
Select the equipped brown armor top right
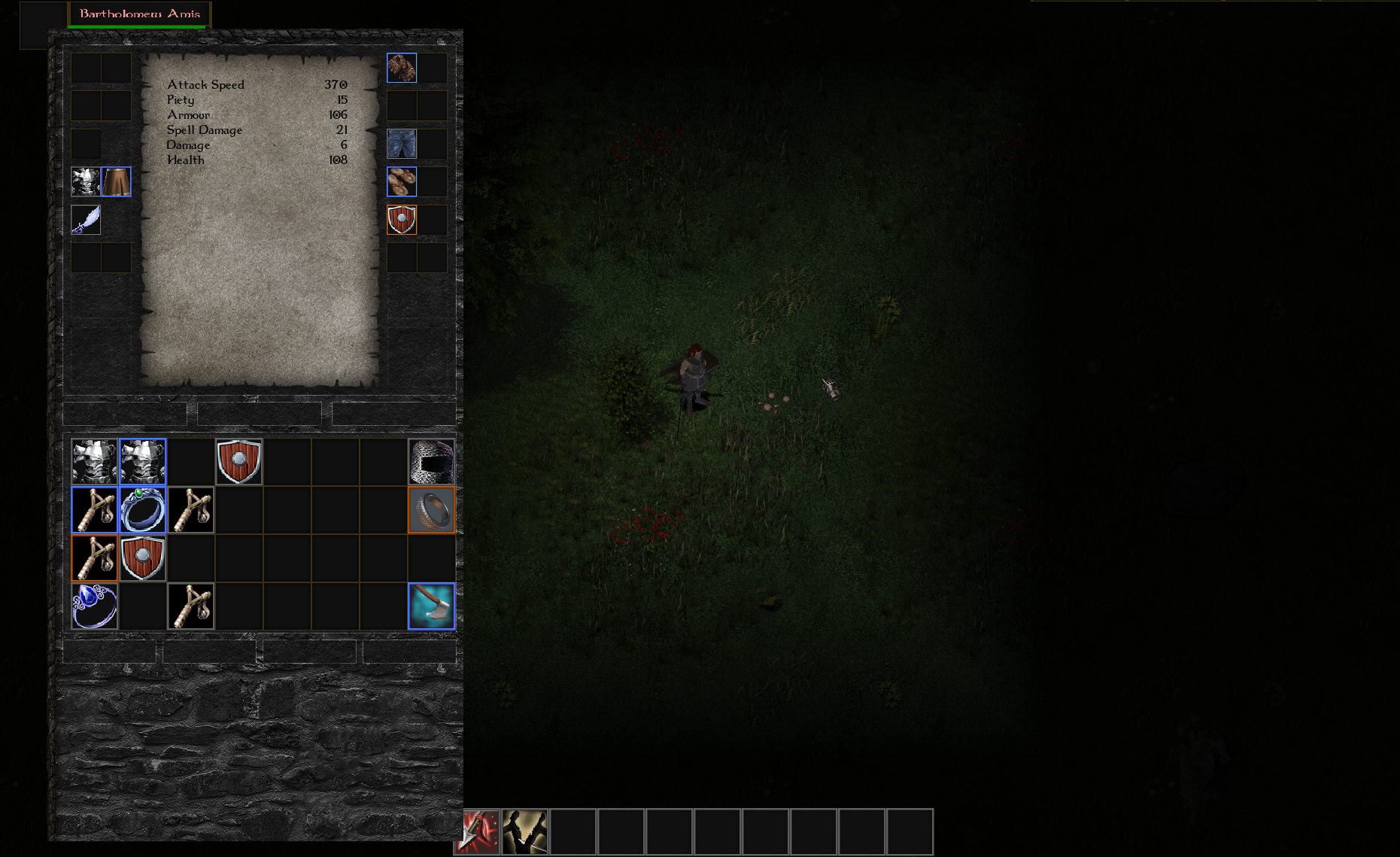pyautogui.click(x=402, y=68)
